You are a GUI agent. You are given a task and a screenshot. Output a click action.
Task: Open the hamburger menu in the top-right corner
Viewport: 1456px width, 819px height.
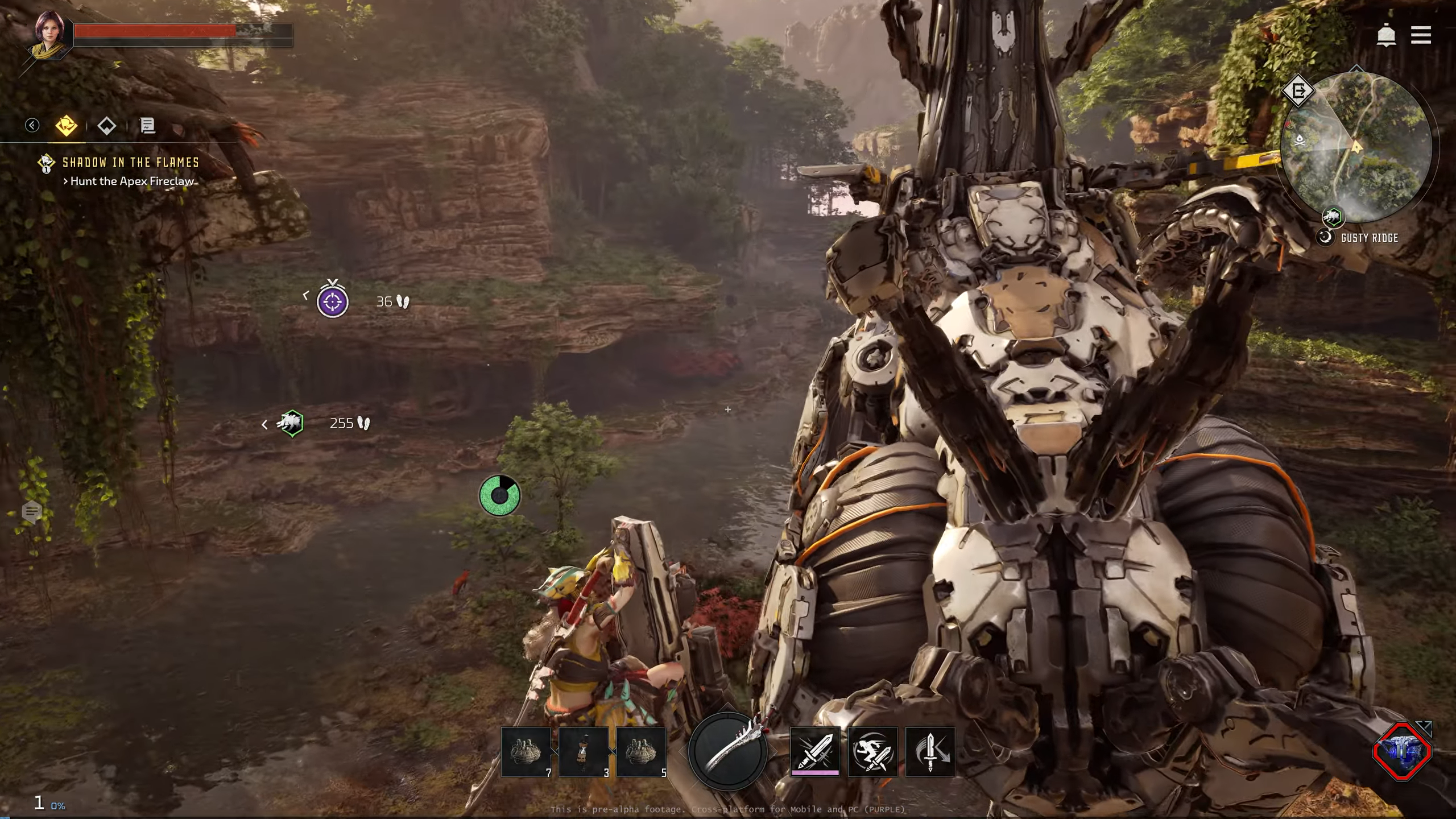click(x=1421, y=35)
